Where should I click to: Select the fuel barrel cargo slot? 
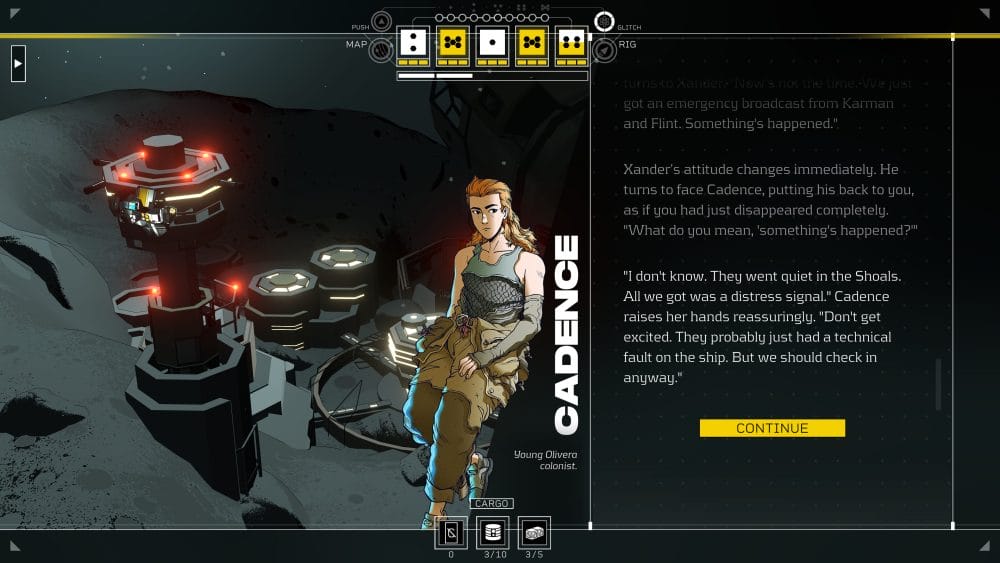point(493,532)
